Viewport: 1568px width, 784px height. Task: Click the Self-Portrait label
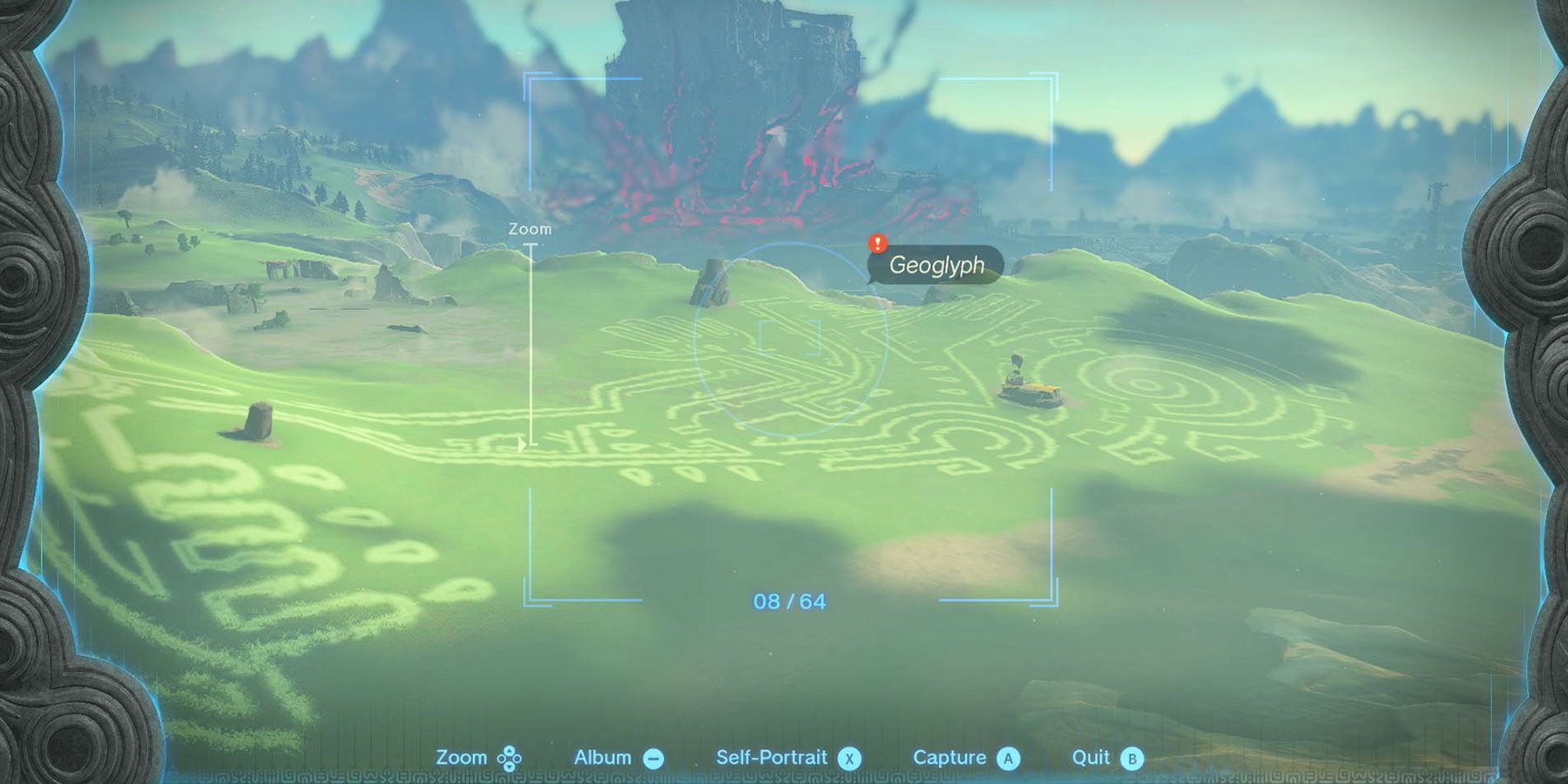click(772, 757)
